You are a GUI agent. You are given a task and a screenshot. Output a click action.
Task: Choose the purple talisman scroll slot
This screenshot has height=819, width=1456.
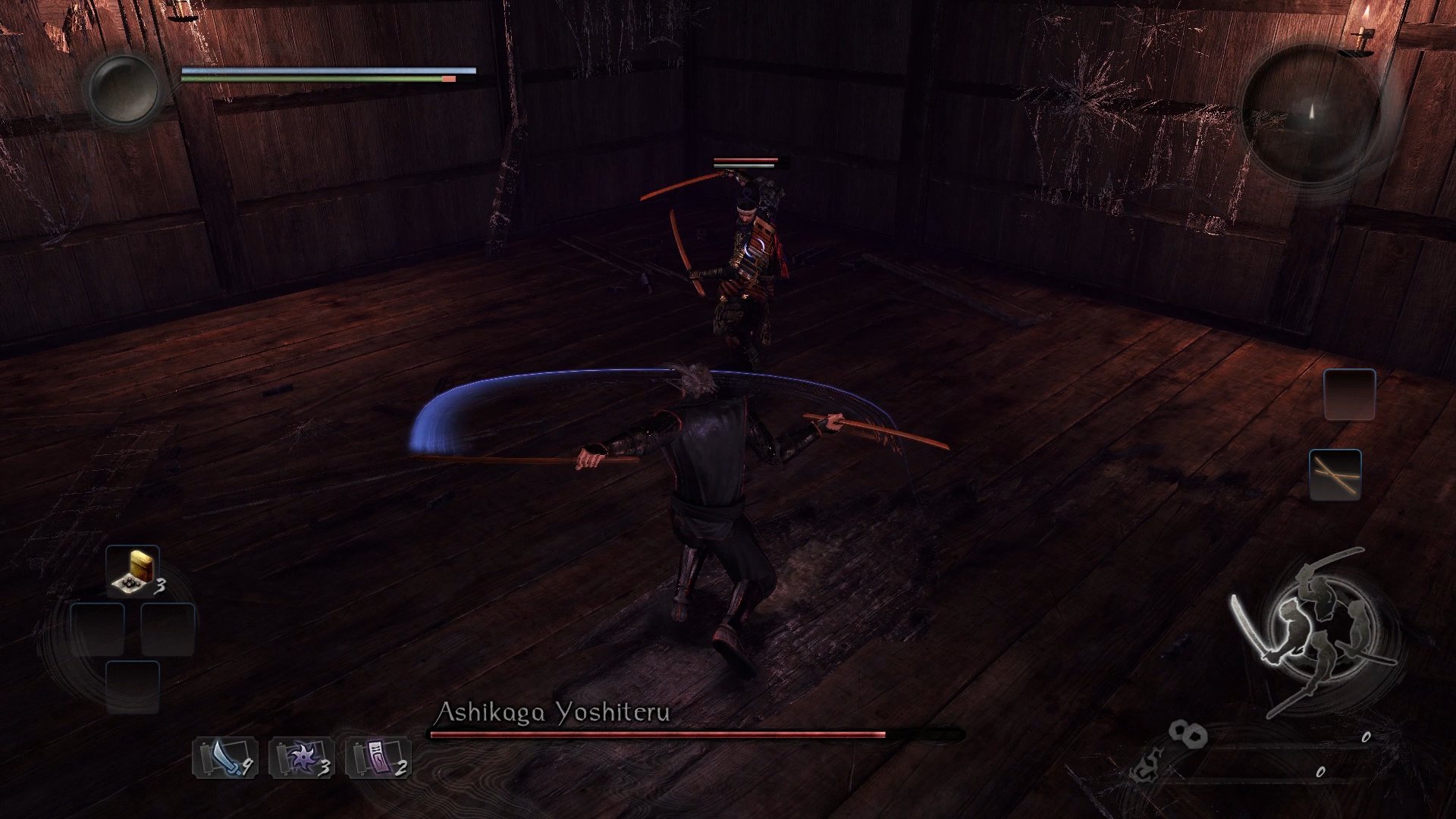coord(378,758)
